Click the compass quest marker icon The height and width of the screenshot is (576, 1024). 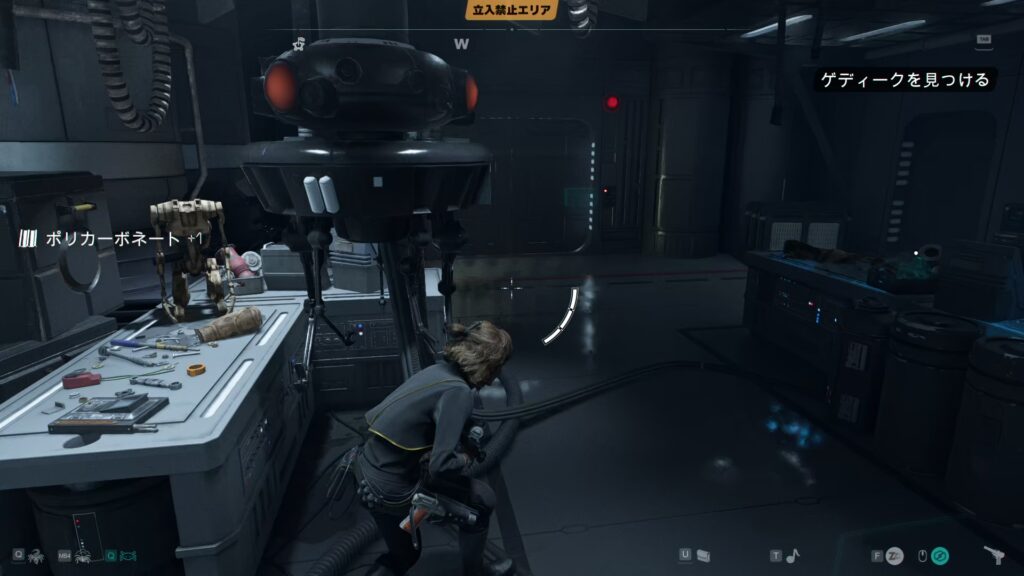299,43
